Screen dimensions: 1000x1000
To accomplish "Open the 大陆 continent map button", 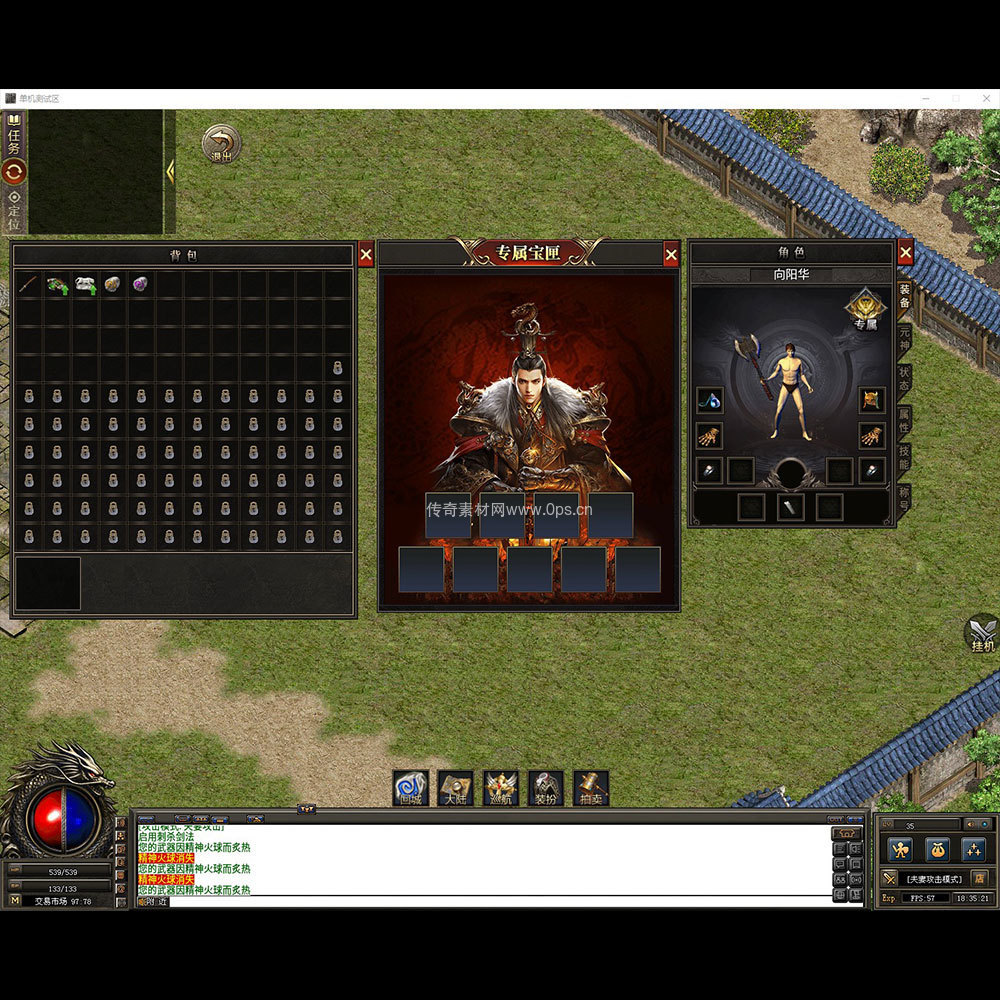I will click(455, 788).
